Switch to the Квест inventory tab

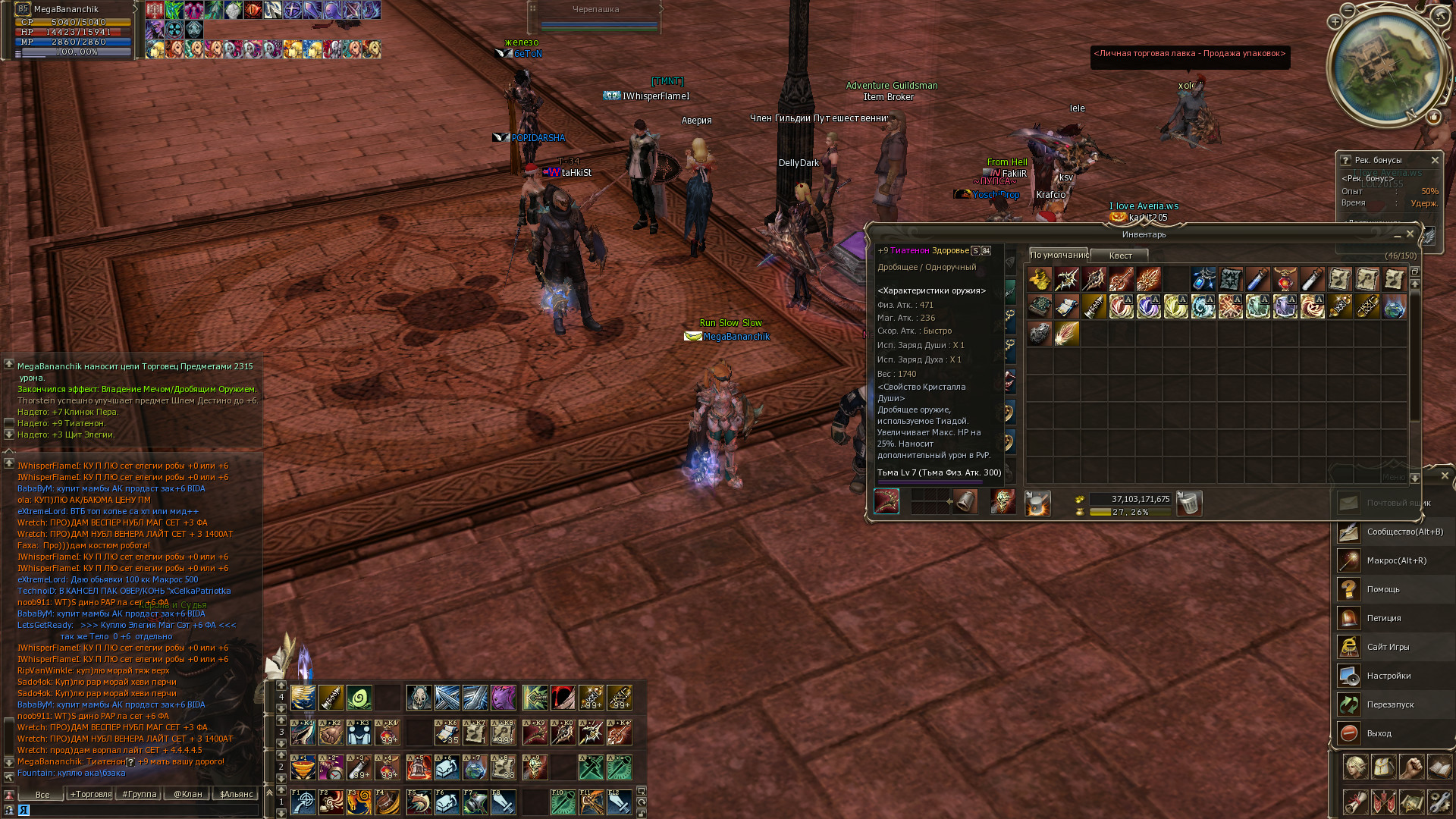[1120, 256]
